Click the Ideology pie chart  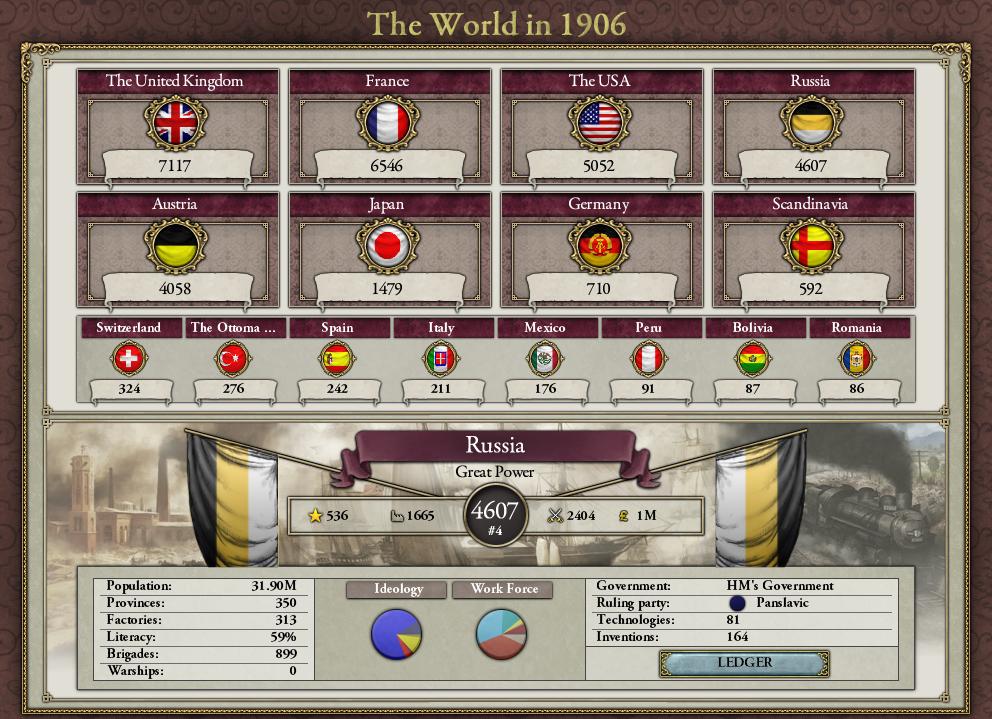coord(397,634)
